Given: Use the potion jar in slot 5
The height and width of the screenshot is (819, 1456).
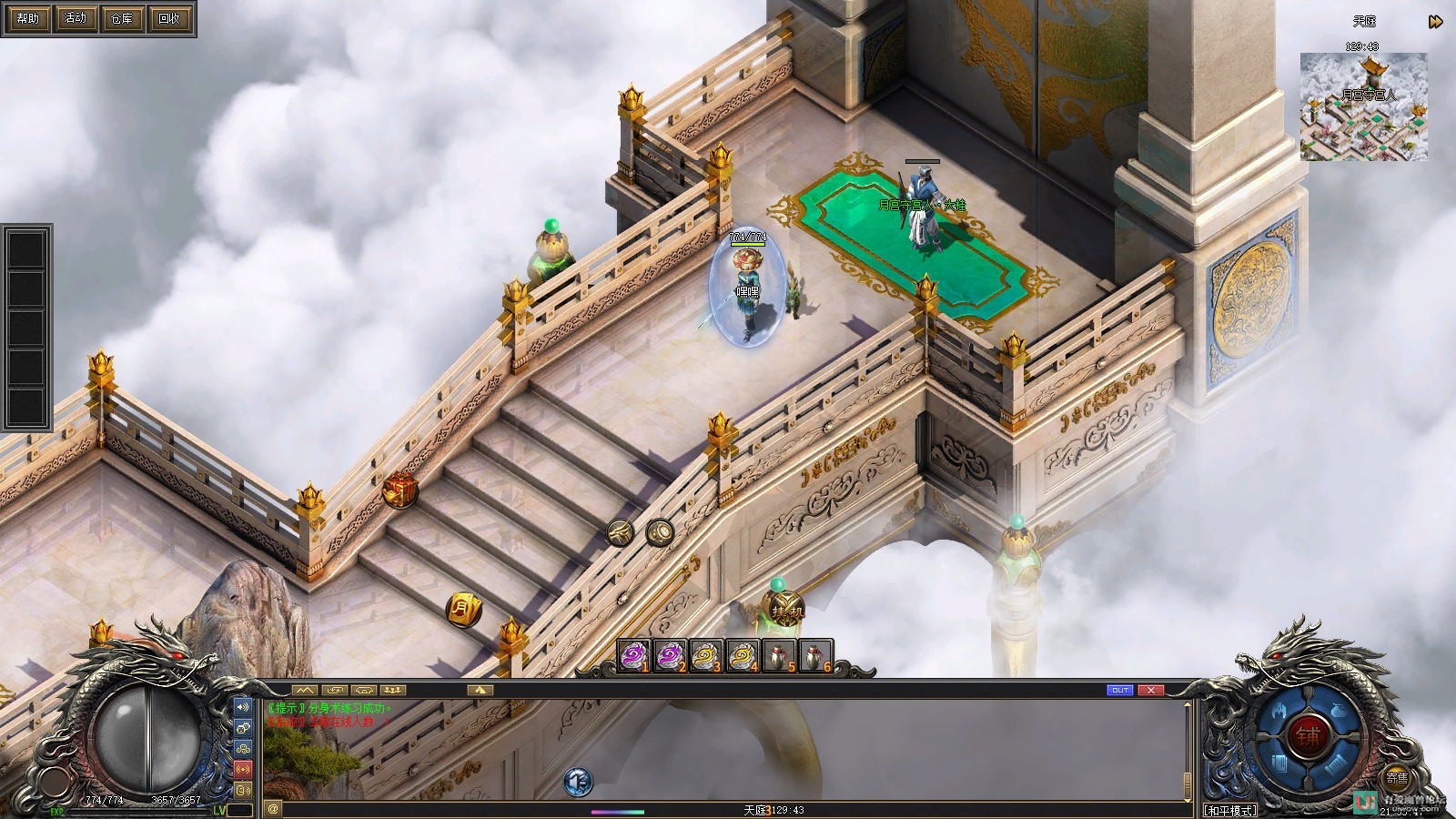Looking at the screenshot, I should [x=778, y=656].
